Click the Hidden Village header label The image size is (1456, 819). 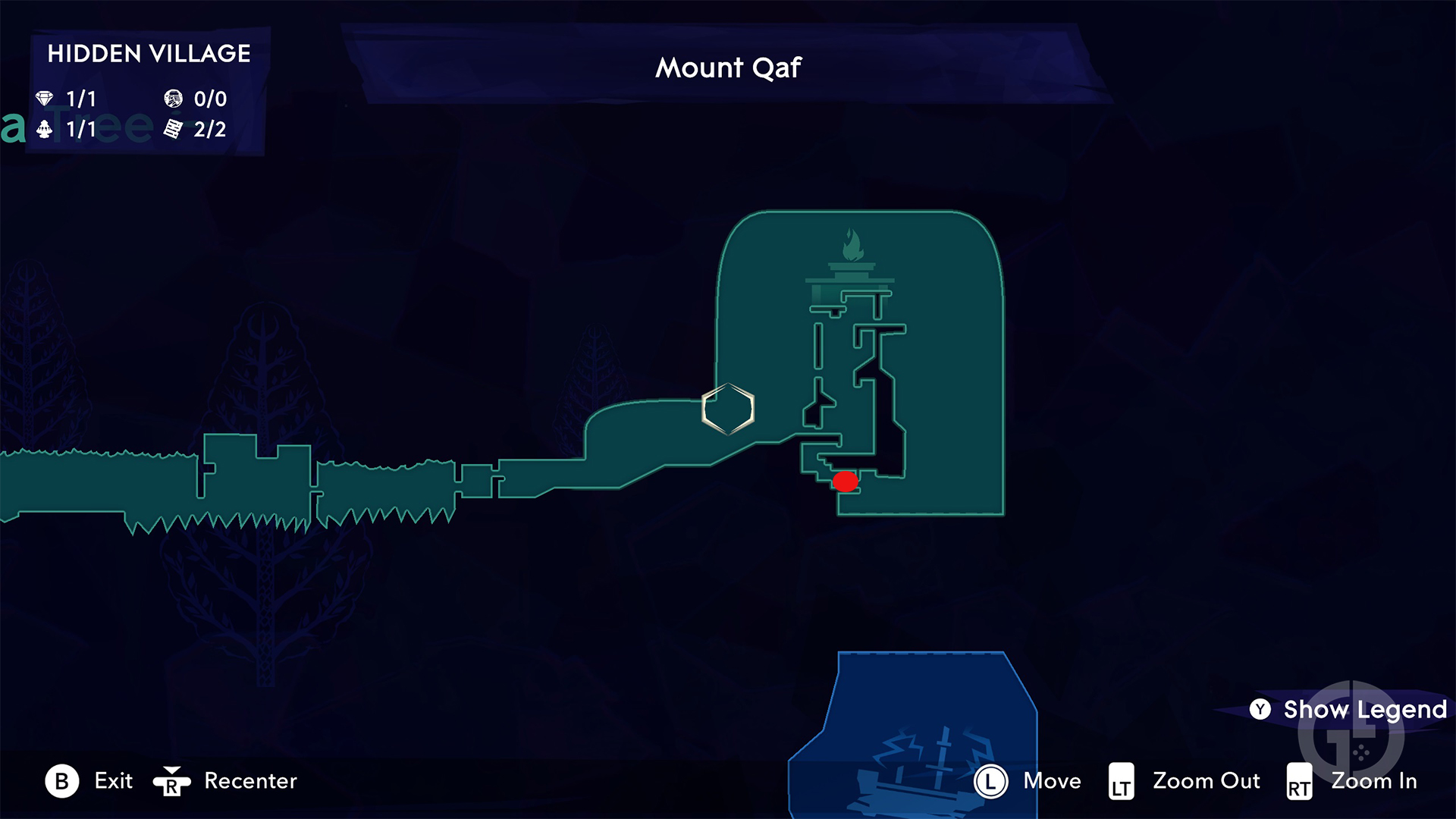(x=149, y=53)
